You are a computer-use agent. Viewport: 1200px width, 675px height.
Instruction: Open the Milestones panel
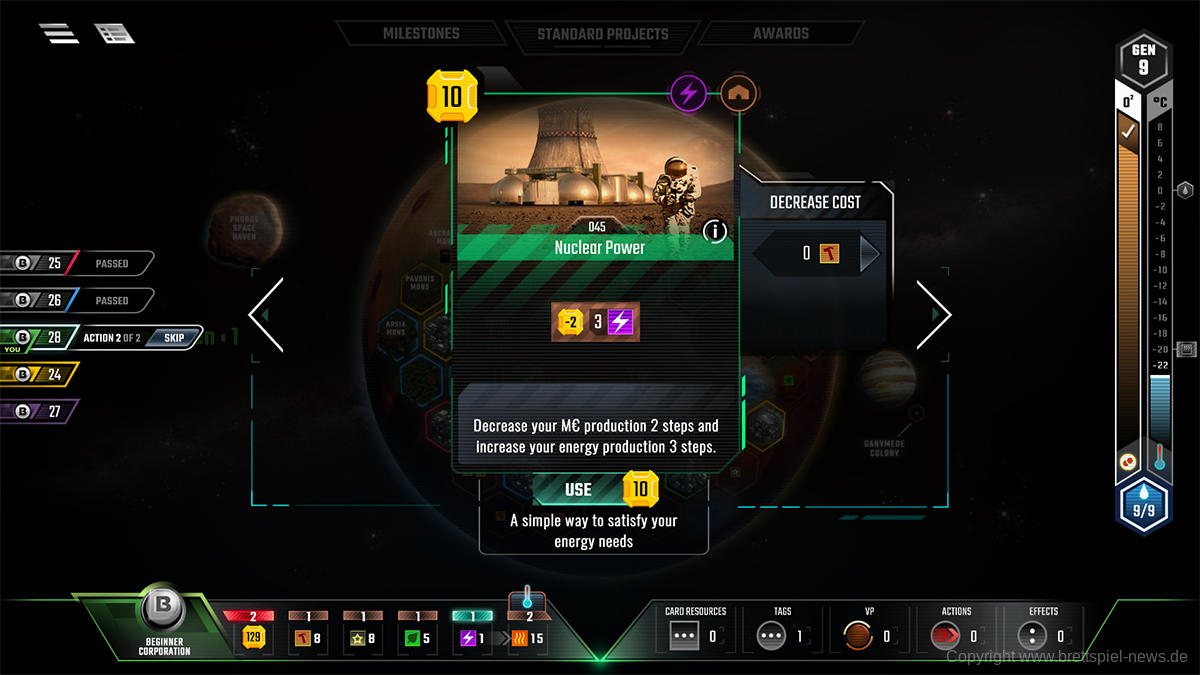point(421,33)
